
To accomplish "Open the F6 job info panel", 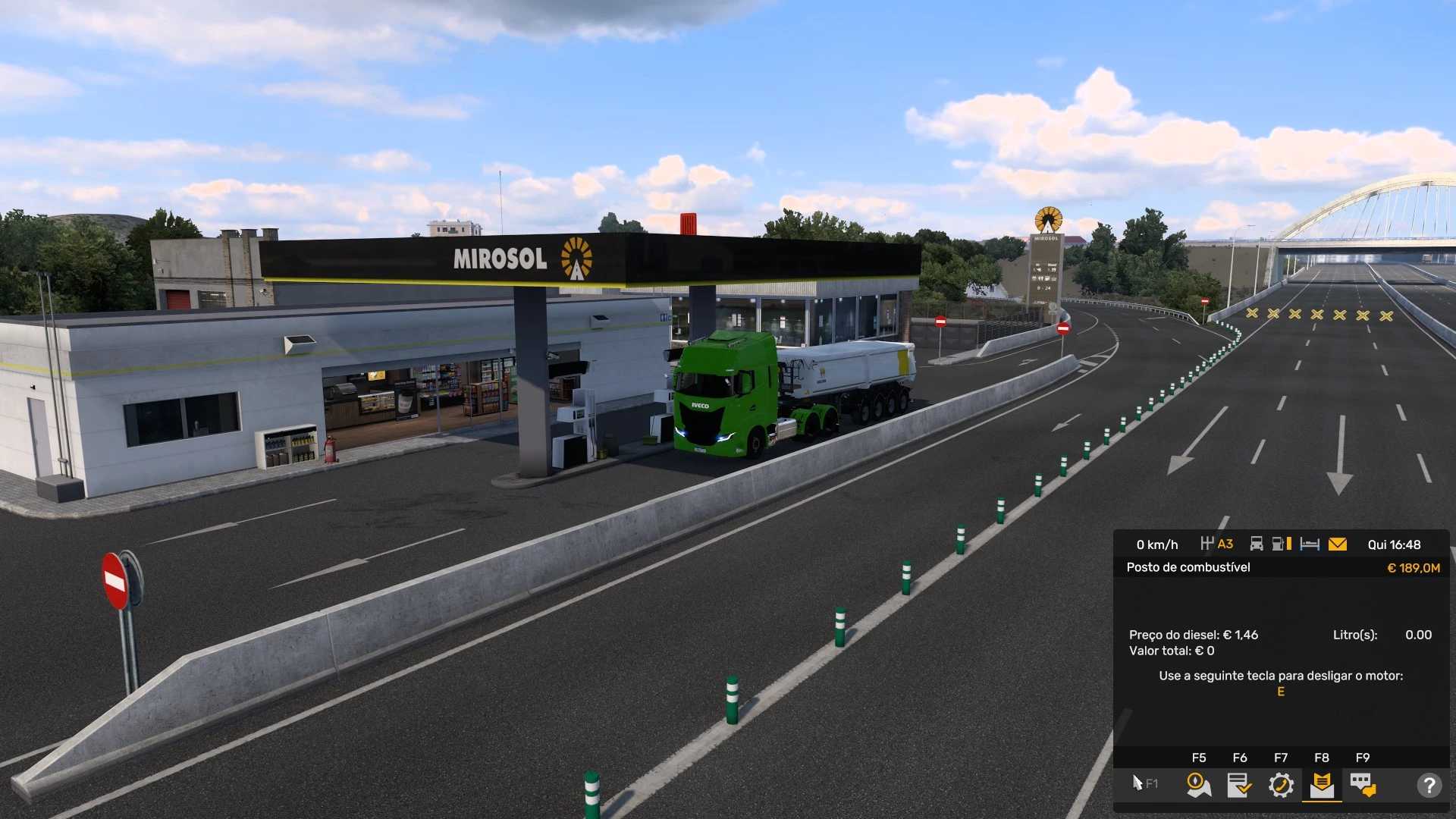I will click(1241, 785).
